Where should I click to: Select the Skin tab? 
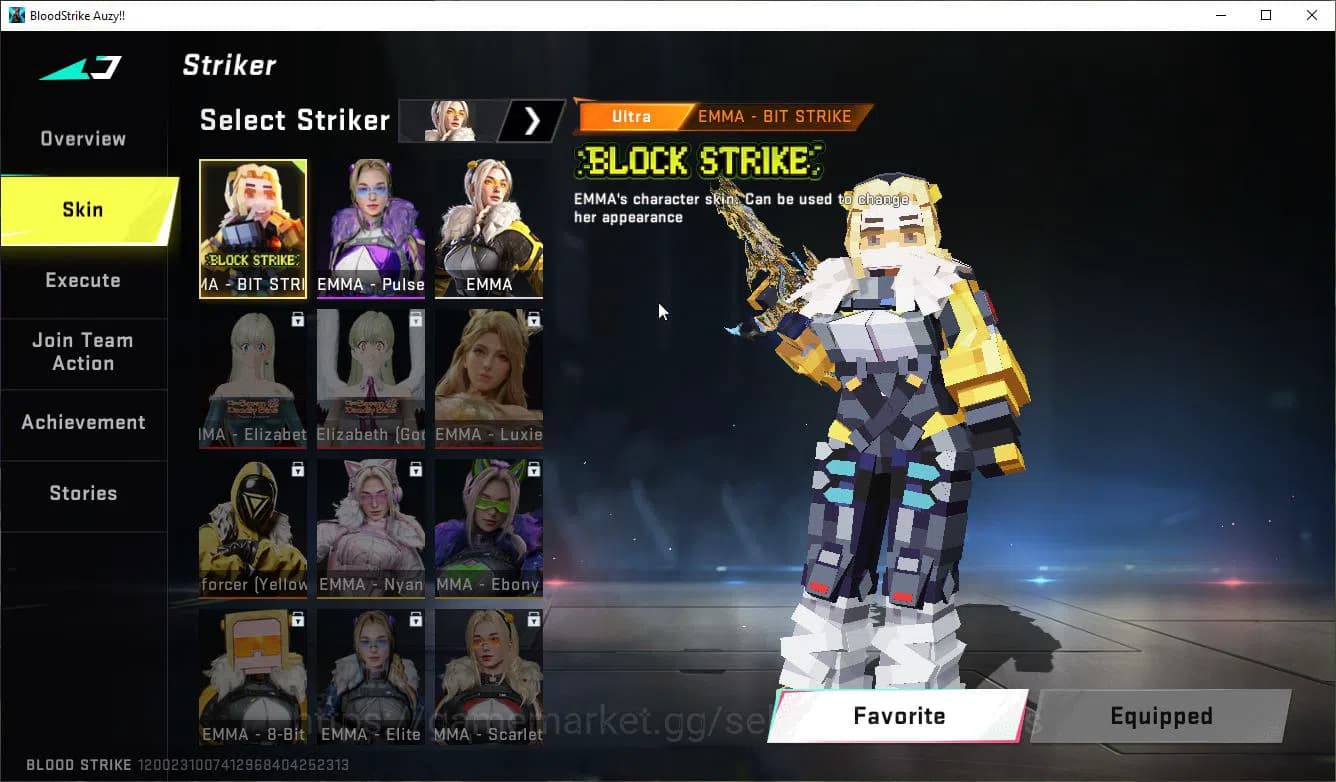point(82,210)
